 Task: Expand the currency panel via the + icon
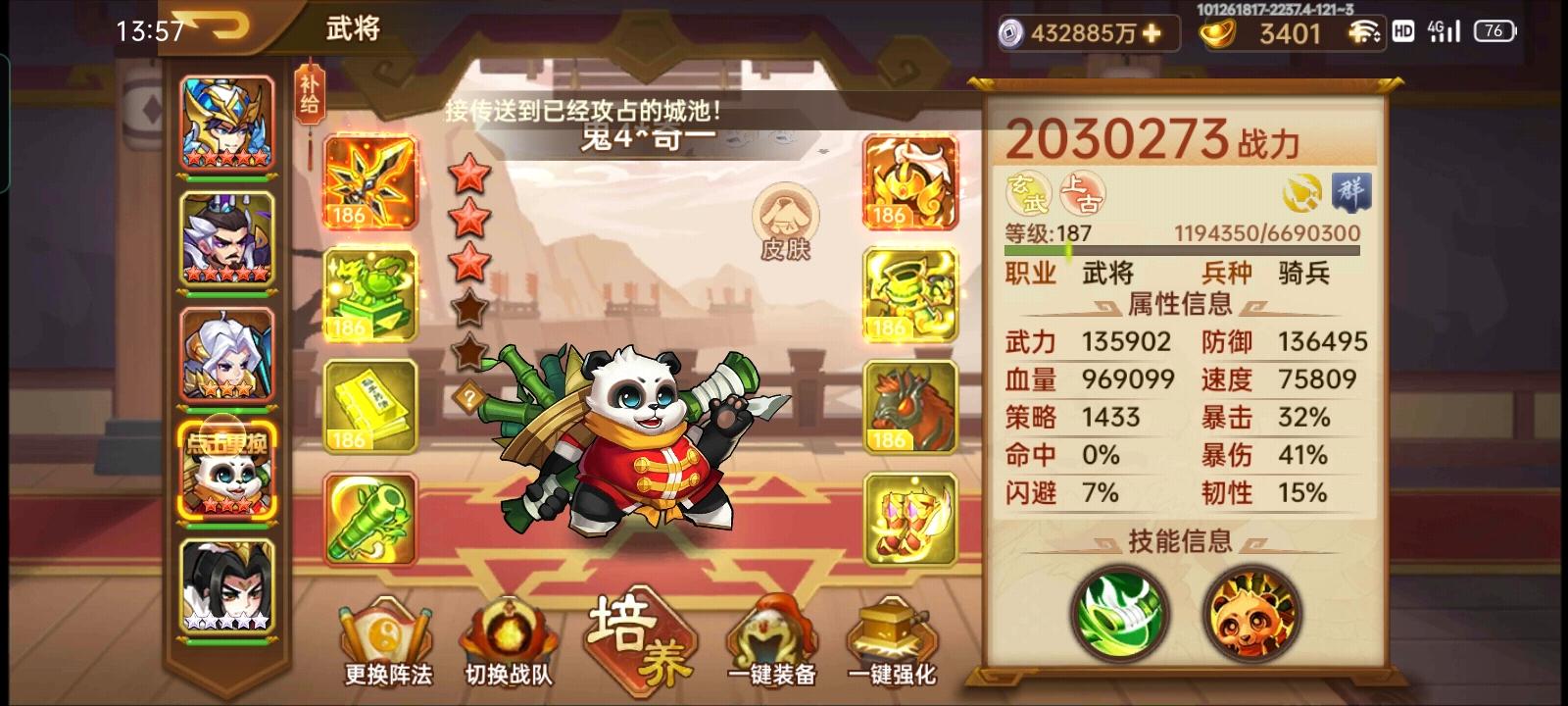click(1152, 32)
